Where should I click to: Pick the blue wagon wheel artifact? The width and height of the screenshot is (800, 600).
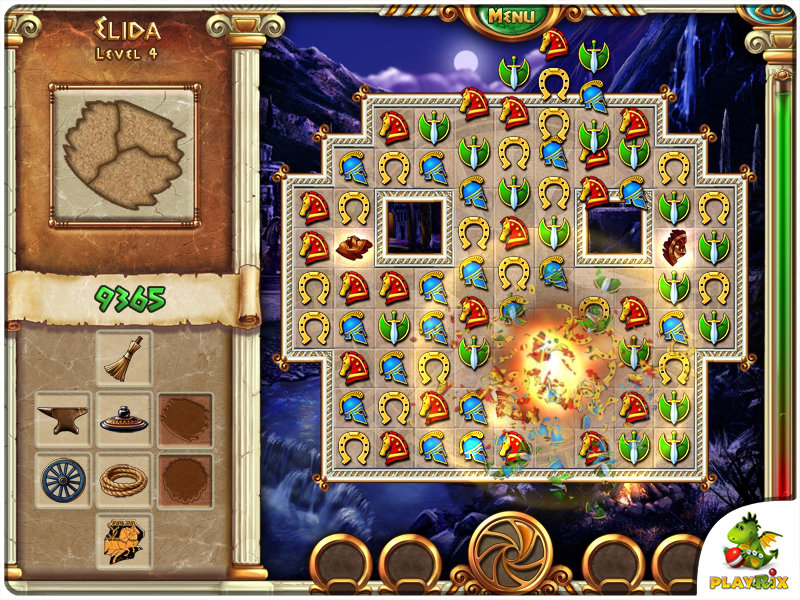pyautogui.click(x=63, y=480)
